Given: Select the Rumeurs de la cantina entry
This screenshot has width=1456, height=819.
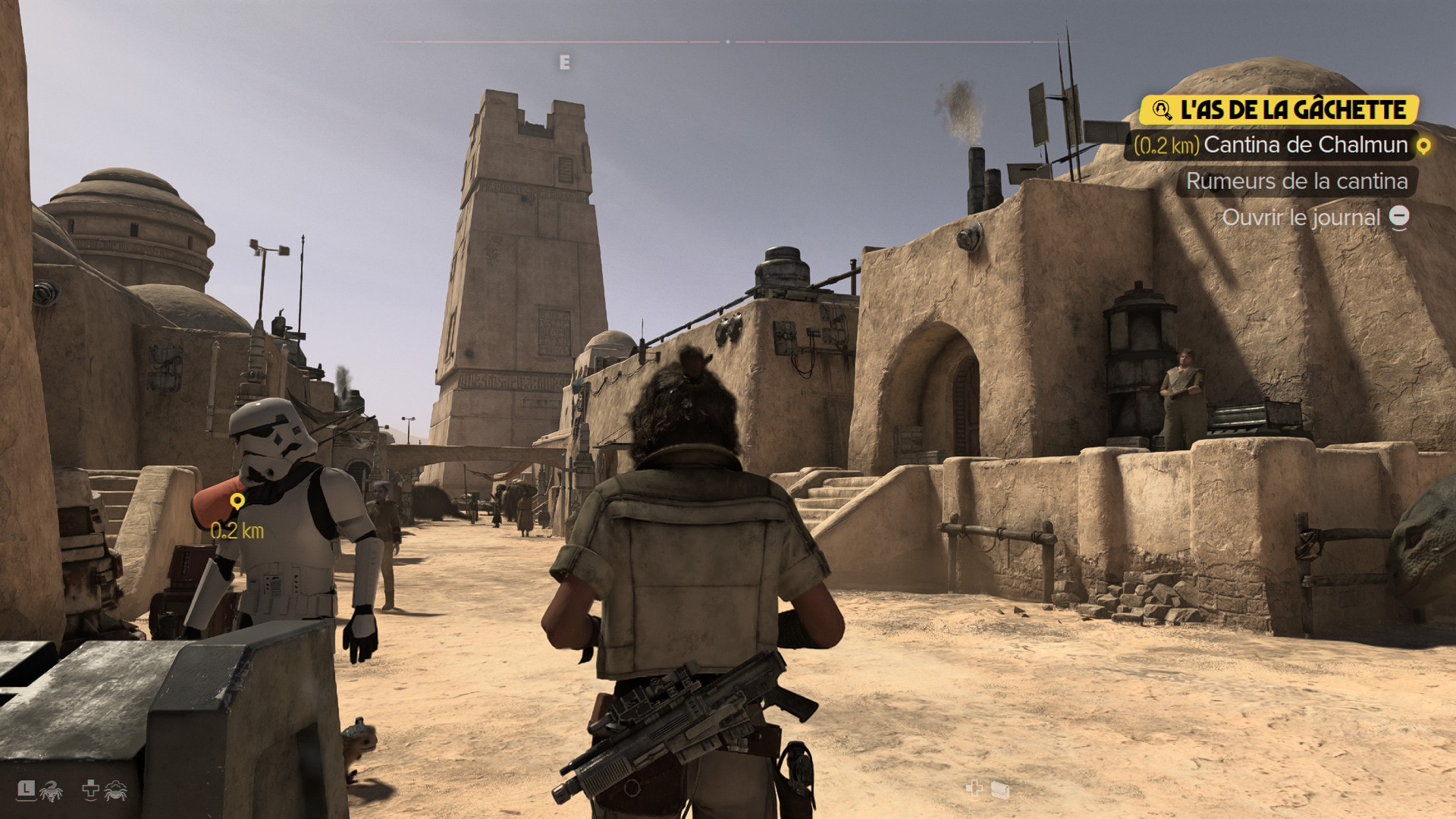Looking at the screenshot, I should pos(1296,181).
